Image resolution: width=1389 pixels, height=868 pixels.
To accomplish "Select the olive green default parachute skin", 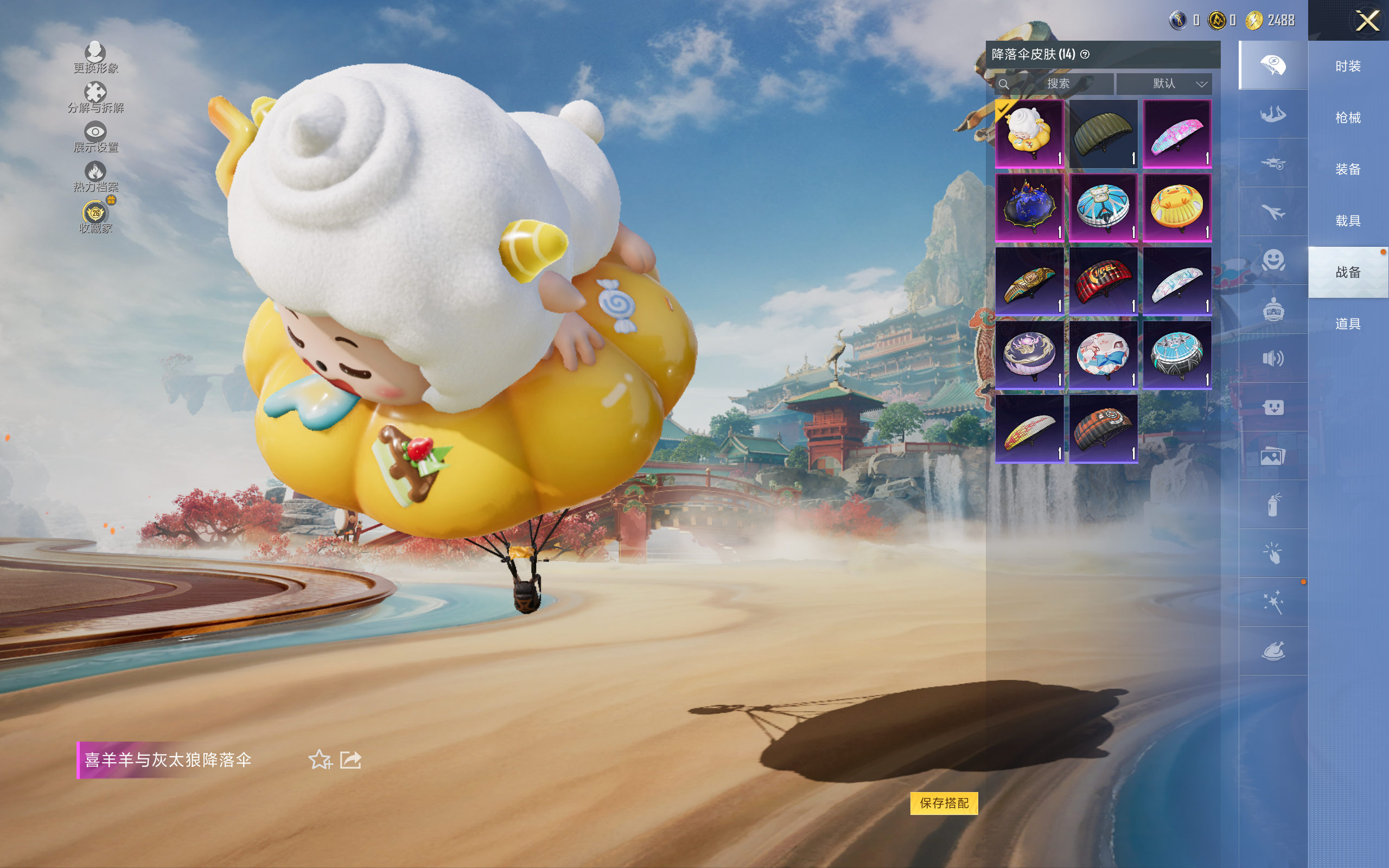I will (x=1103, y=134).
